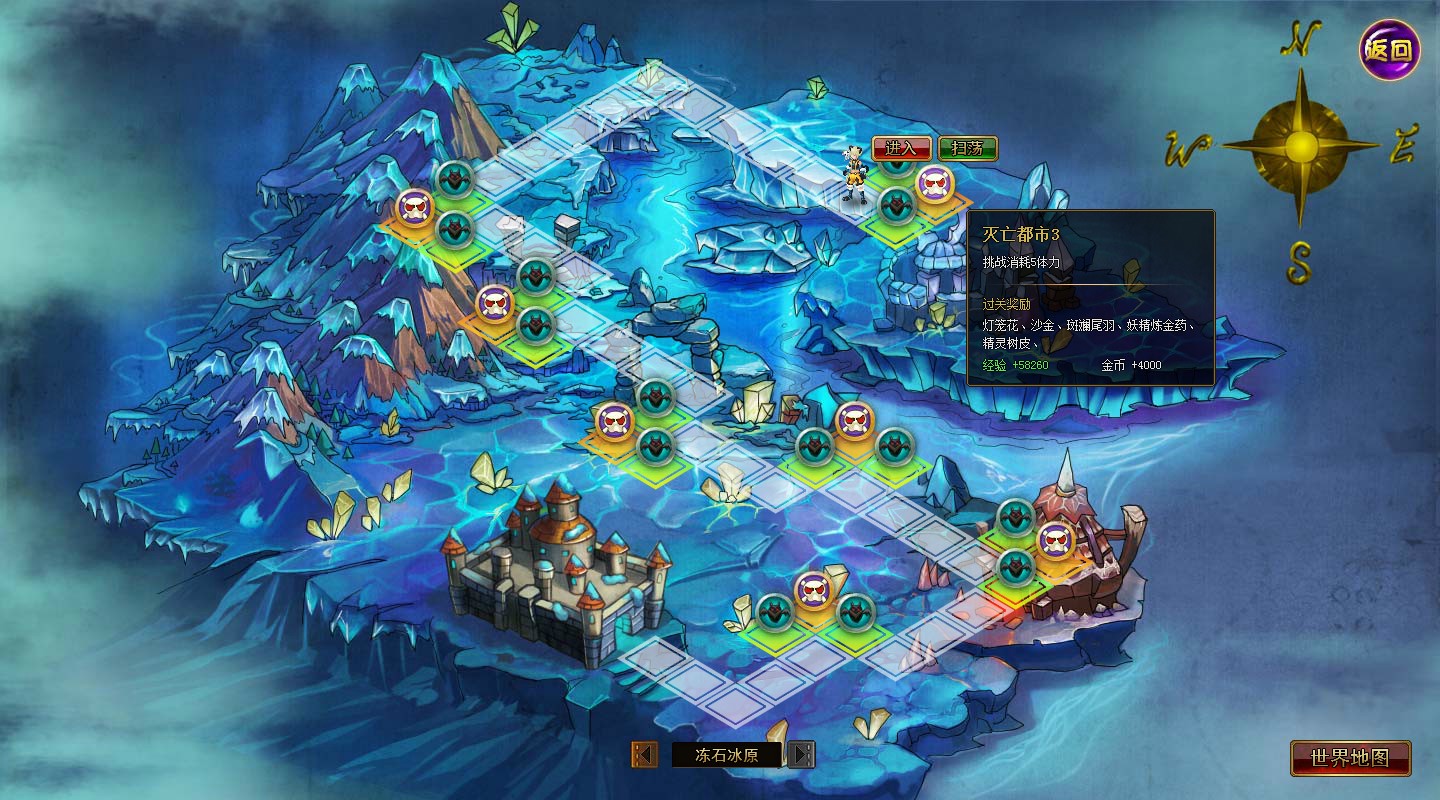Viewport: 1440px width, 800px height.
Task: Click the purple 返回 return button
Action: point(1389,49)
